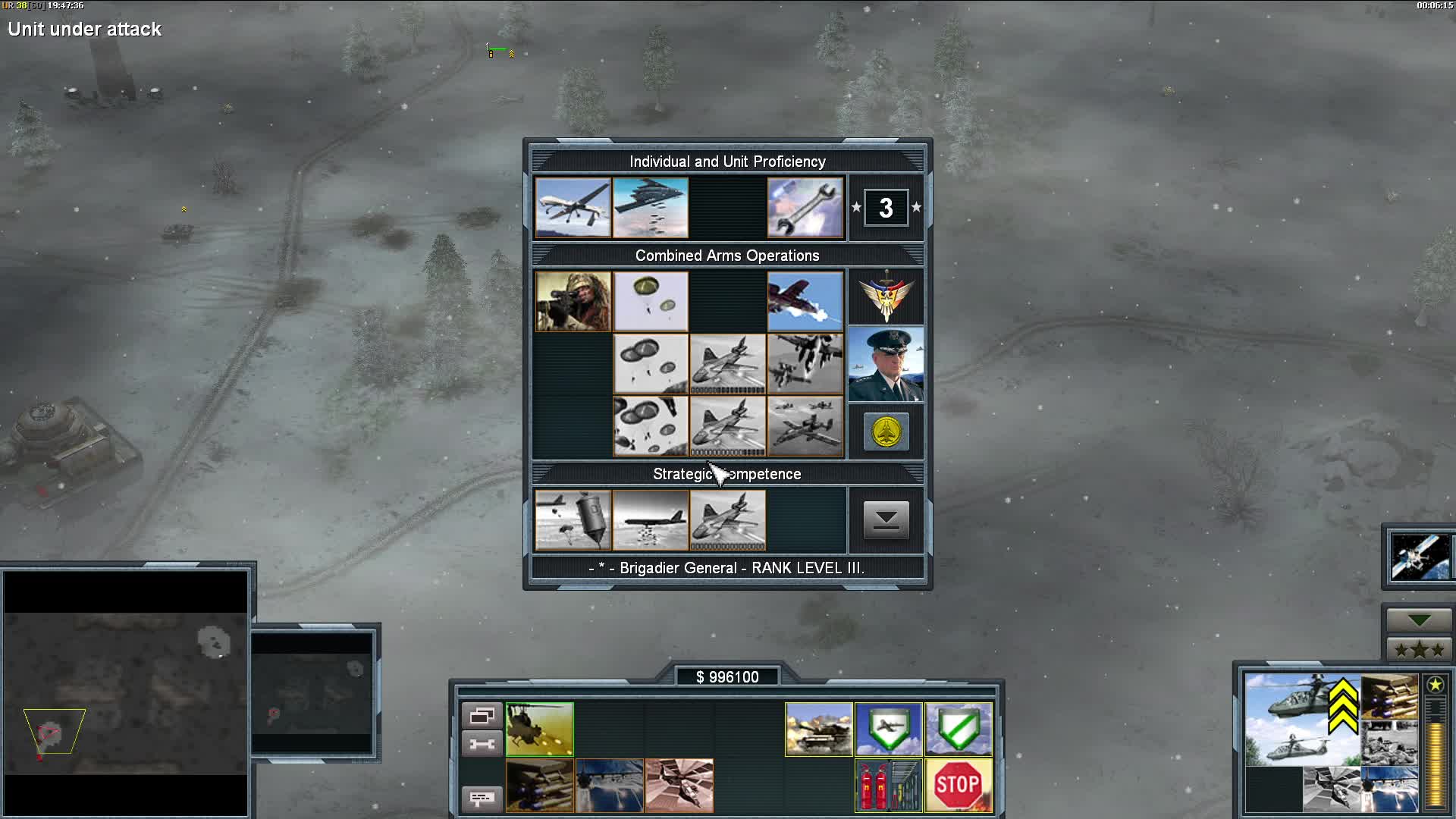Choose the wrench repair proficiency upgrade
Image resolution: width=1456 pixels, height=819 pixels.
pyautogui.click(x=805, y=208)
